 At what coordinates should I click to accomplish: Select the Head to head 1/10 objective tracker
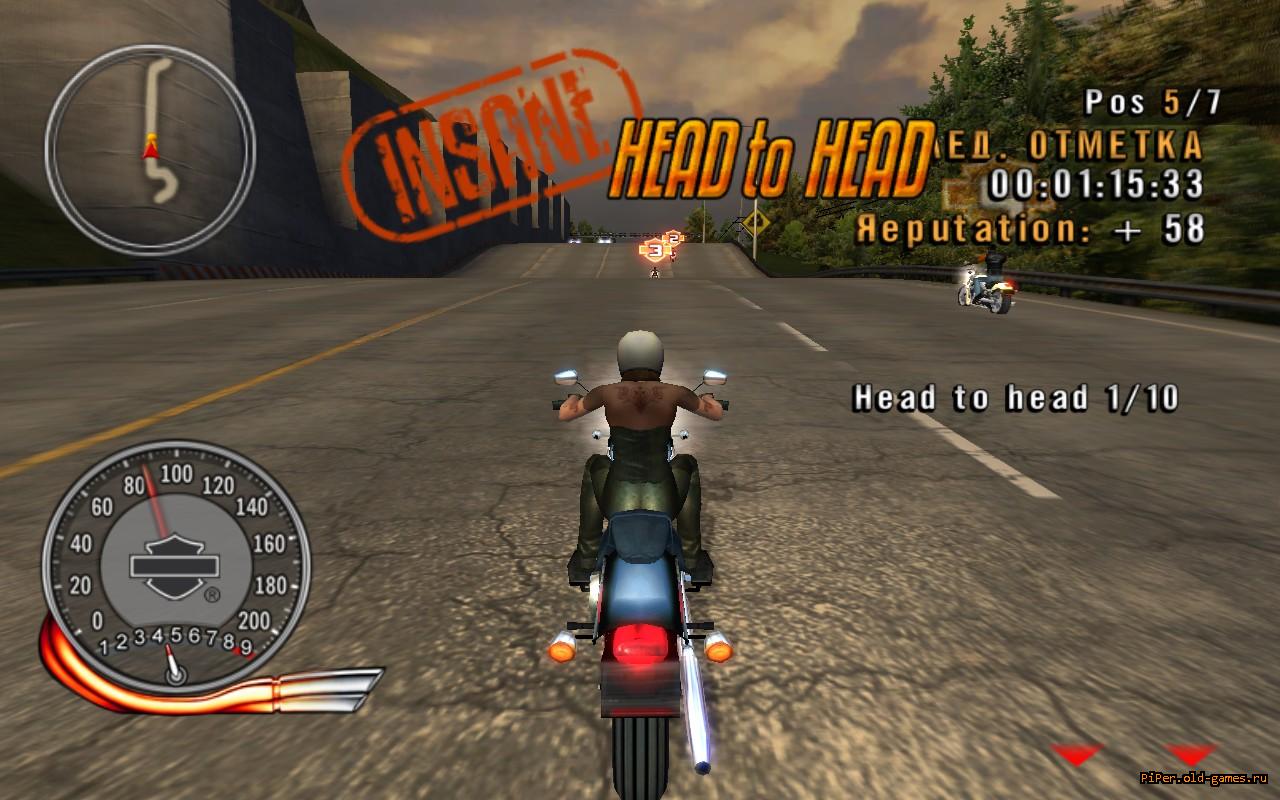[1015, 399]
